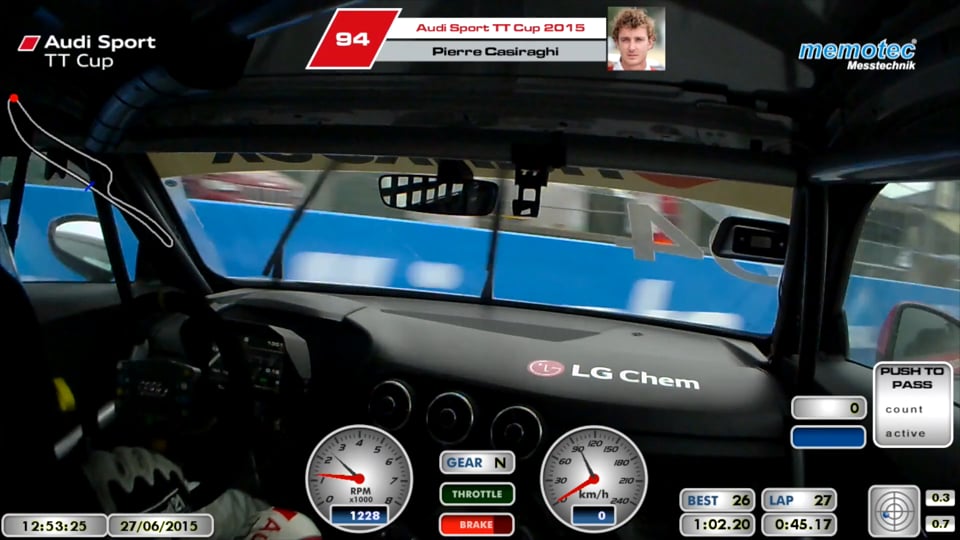Click the G-force crosshair radar icon
The height and width of the screenshot is (540, 960).
(x=892, y=510)
